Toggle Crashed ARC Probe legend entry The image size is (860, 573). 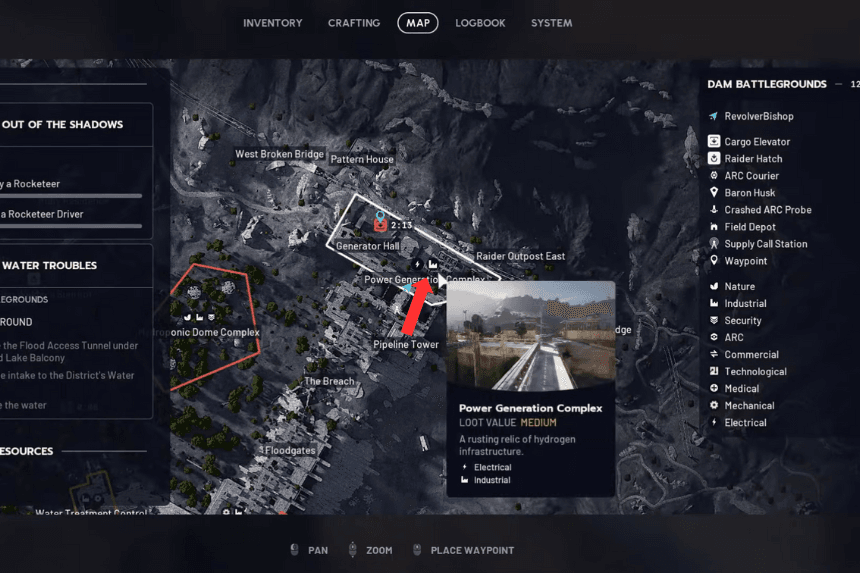coord(767,210)
